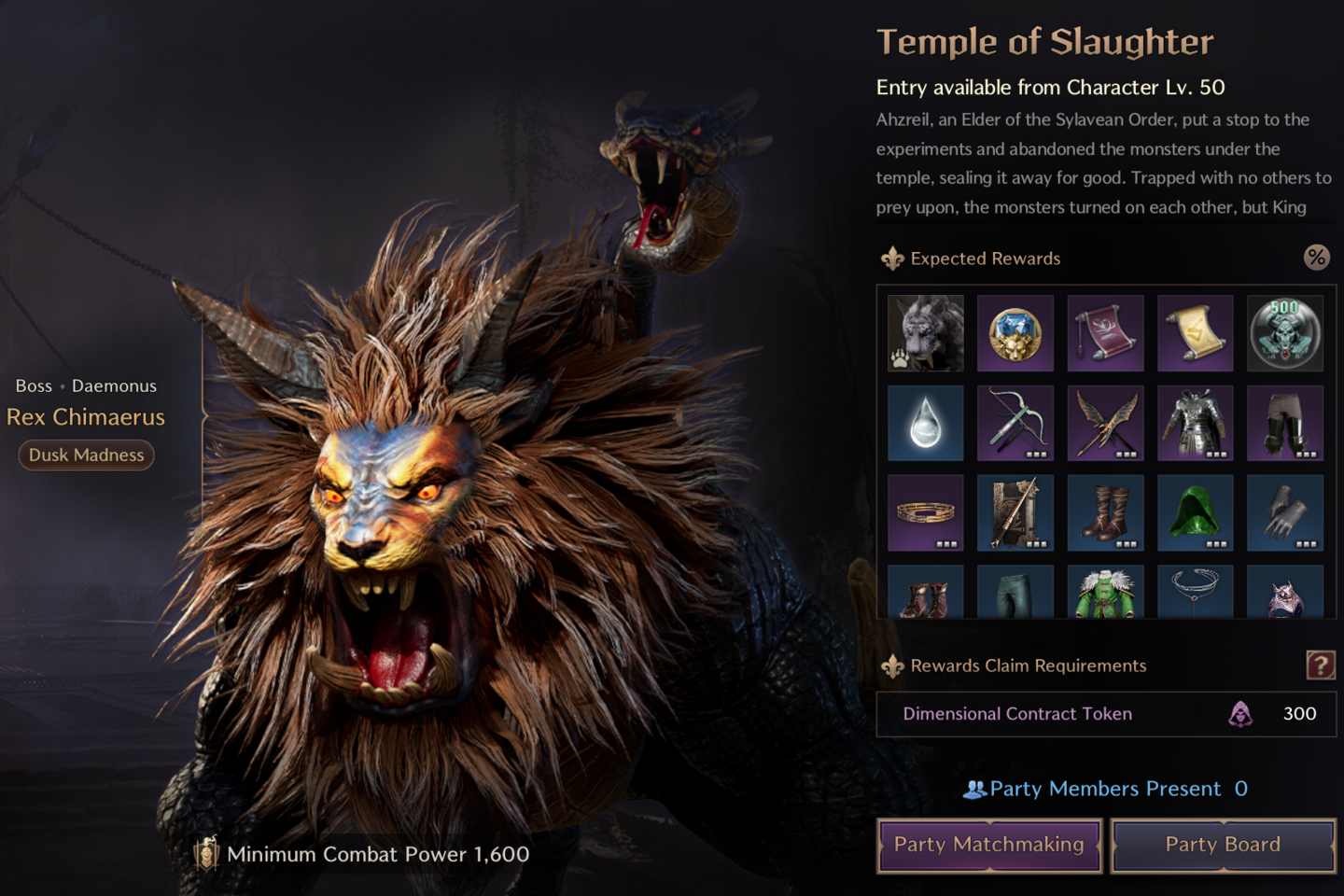Click the Dimensional Contract Token icon
The image size is (1344, 896).
(1241, 714)
